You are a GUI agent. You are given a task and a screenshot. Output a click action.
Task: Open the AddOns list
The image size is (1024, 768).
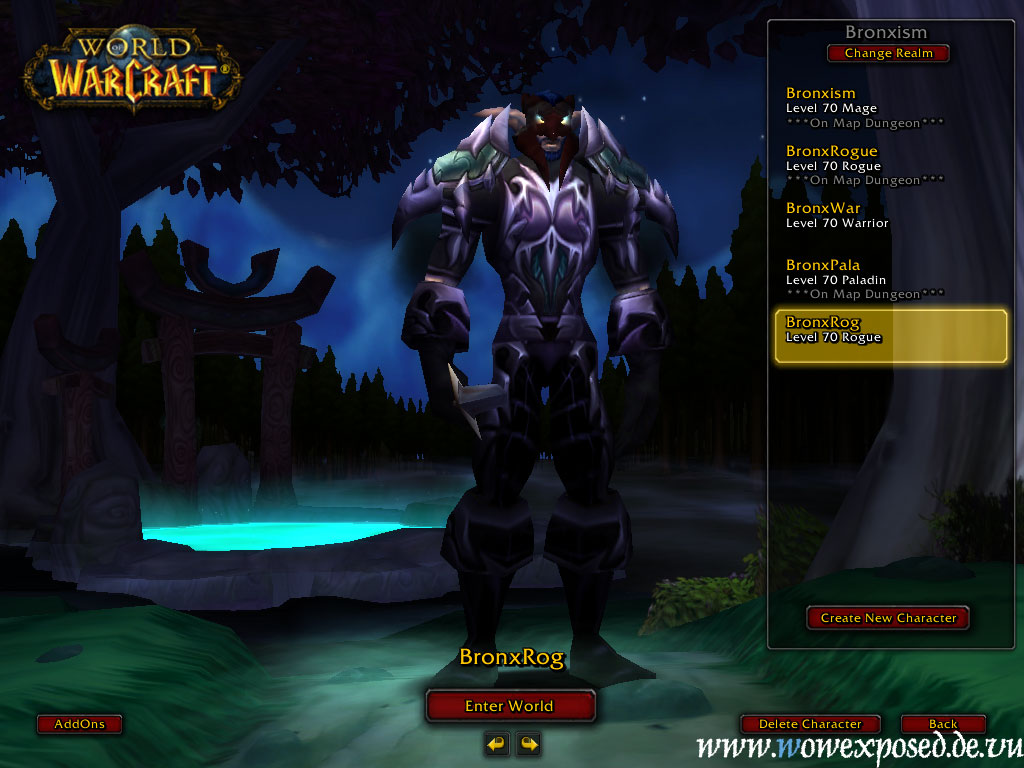[79, 724]
